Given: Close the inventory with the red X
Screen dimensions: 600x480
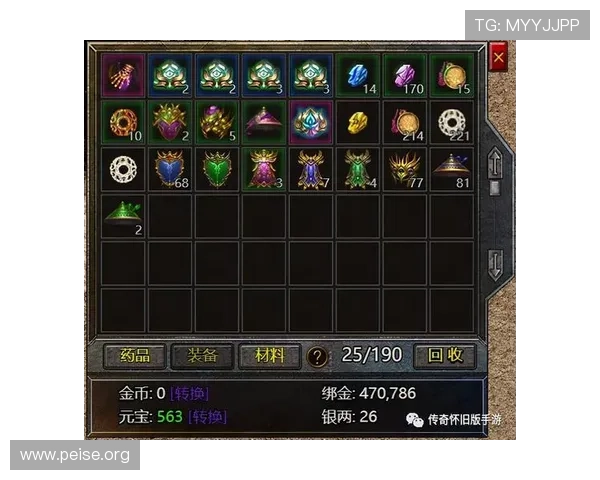Looking at the screenshot, I should coord(499,58).
